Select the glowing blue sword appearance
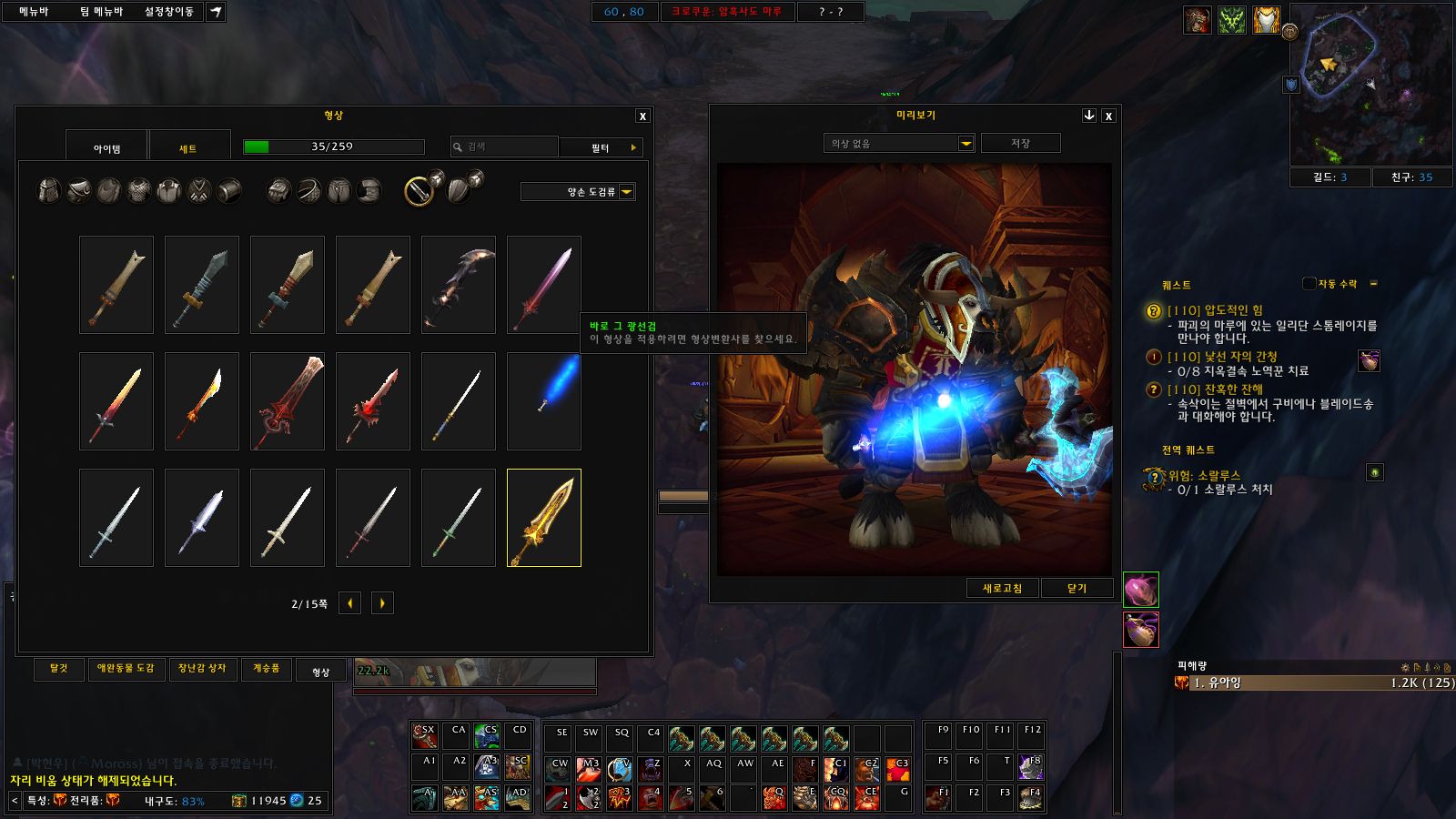The height and width of the screenshot is (819, 1456). [544, 401]
